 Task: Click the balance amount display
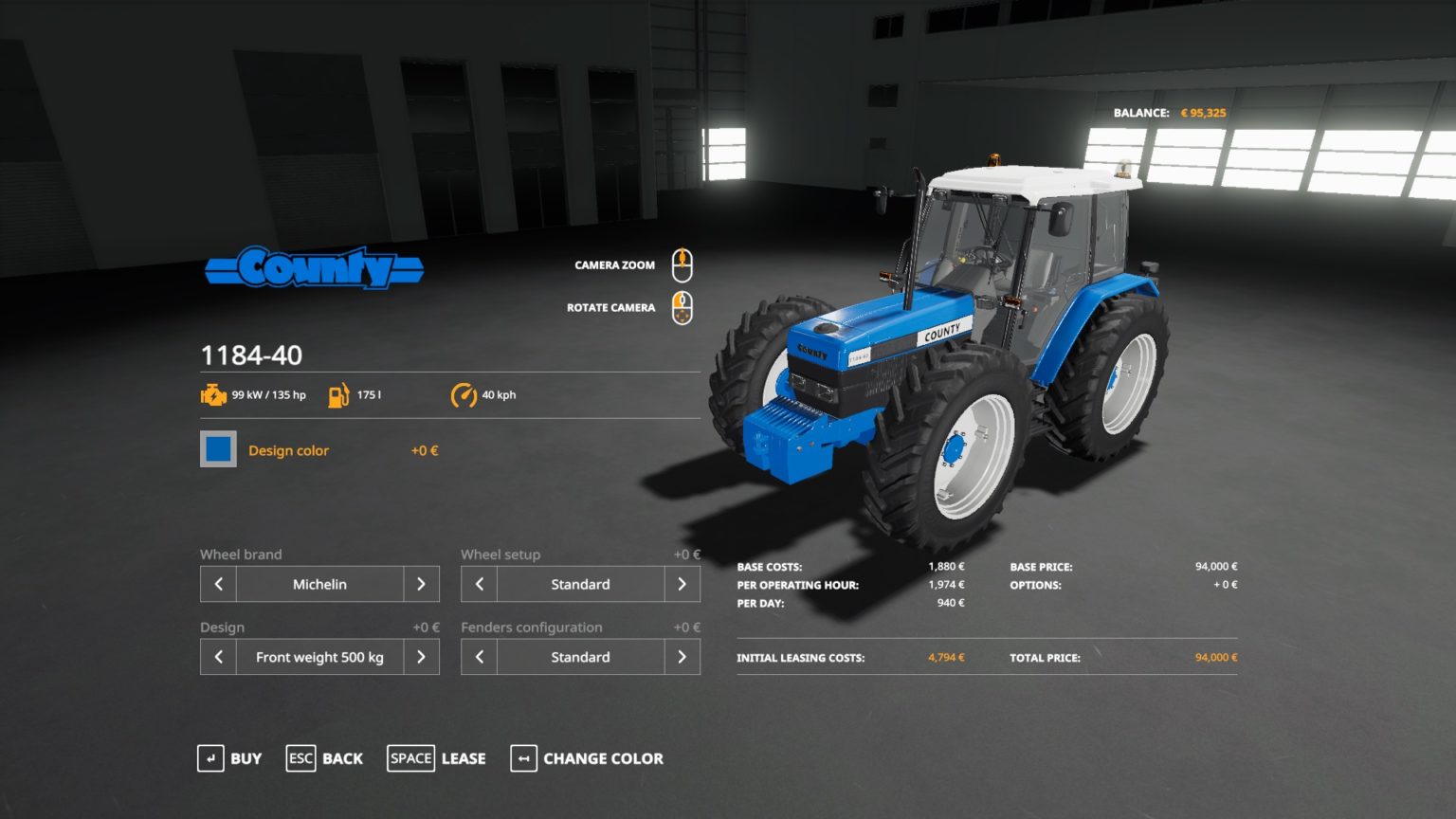[x=1202, y=112]
